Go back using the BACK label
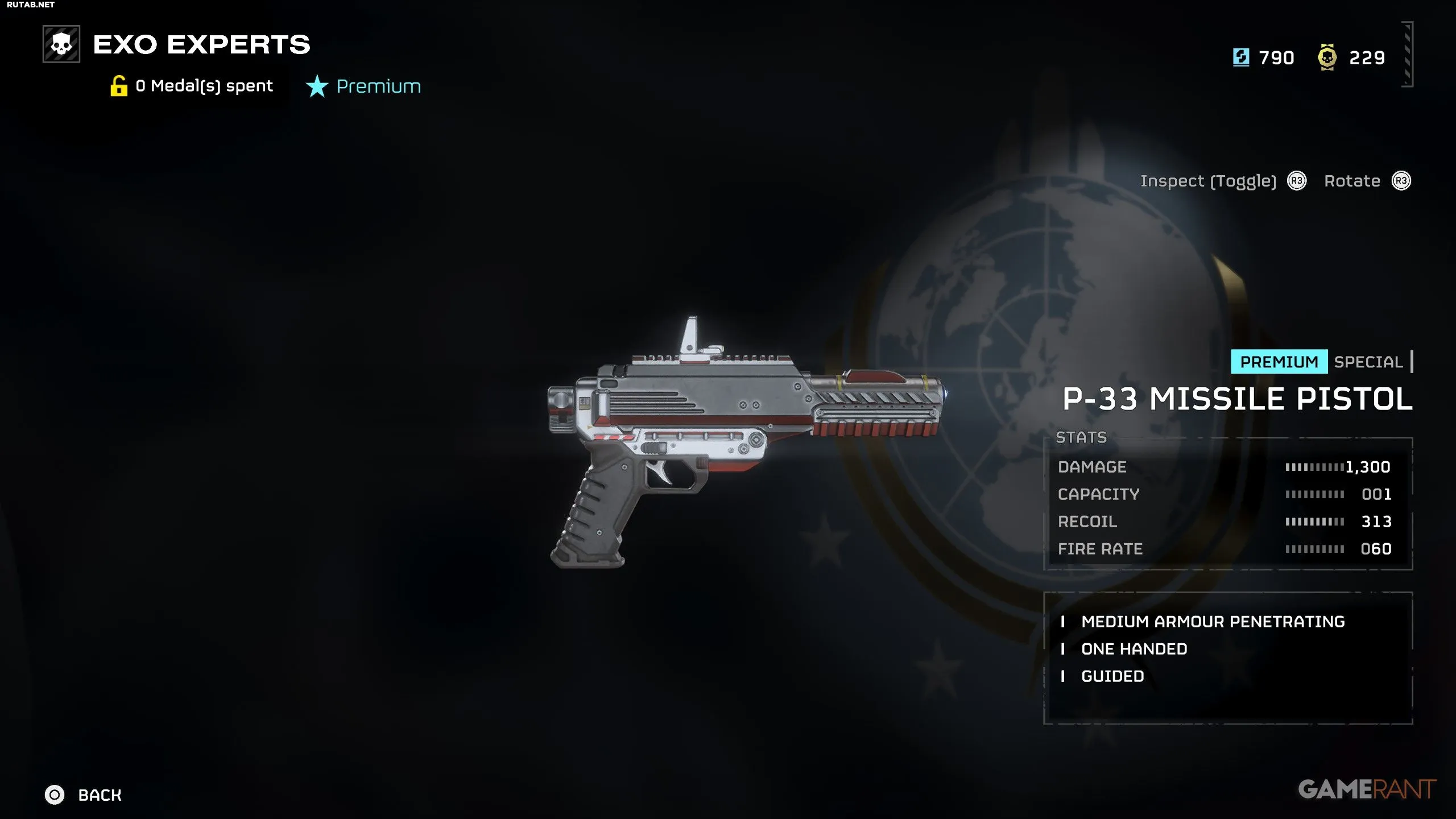This screenshot has width=1456, height=819. [100, 795]
